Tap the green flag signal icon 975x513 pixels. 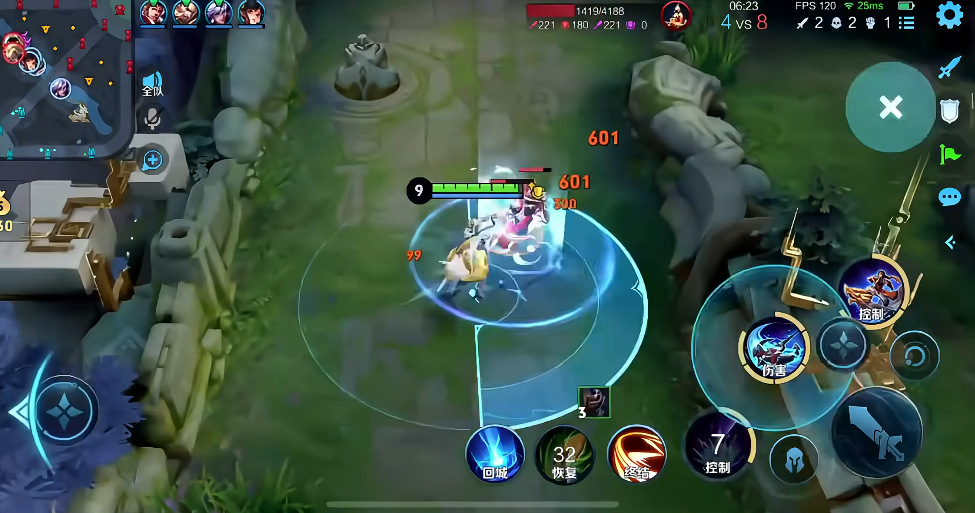click(949, 154)
